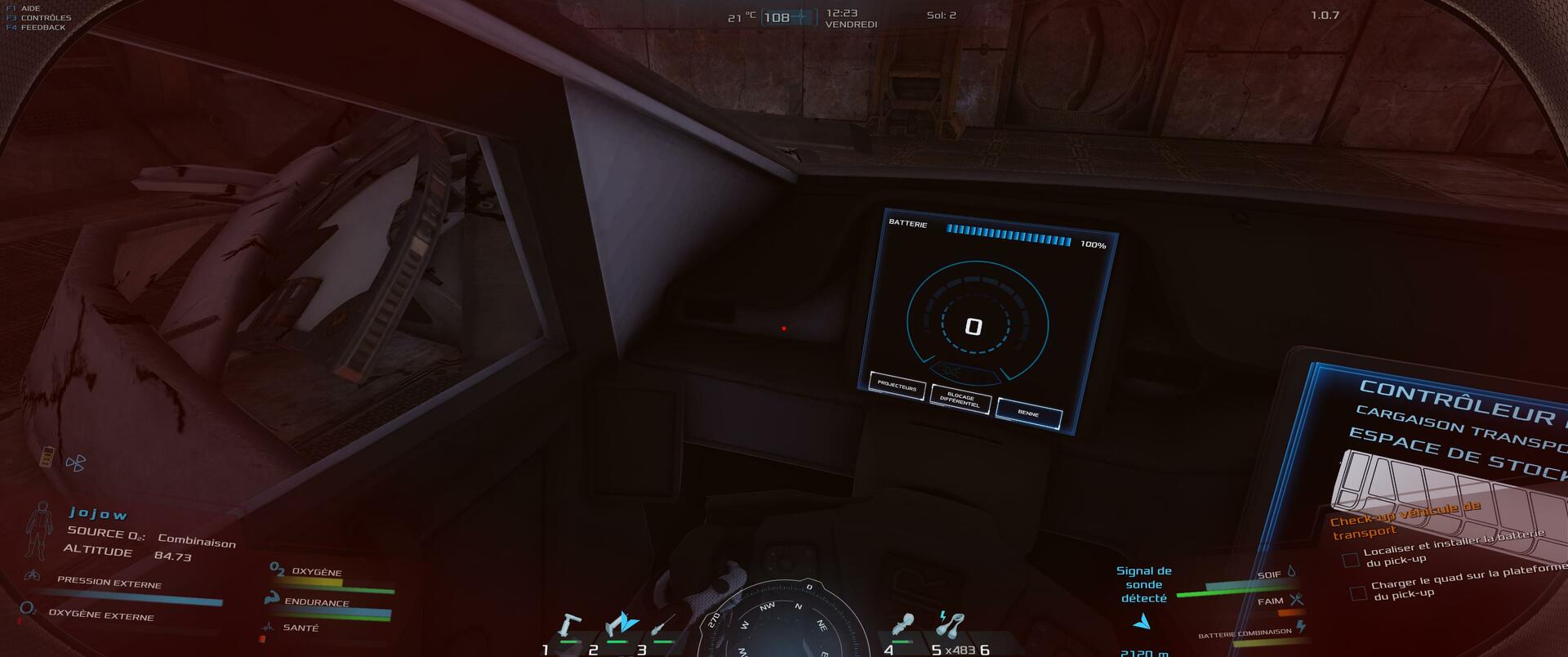
Task: Open the Feedback entry
Action: click(x=42, y=27)
